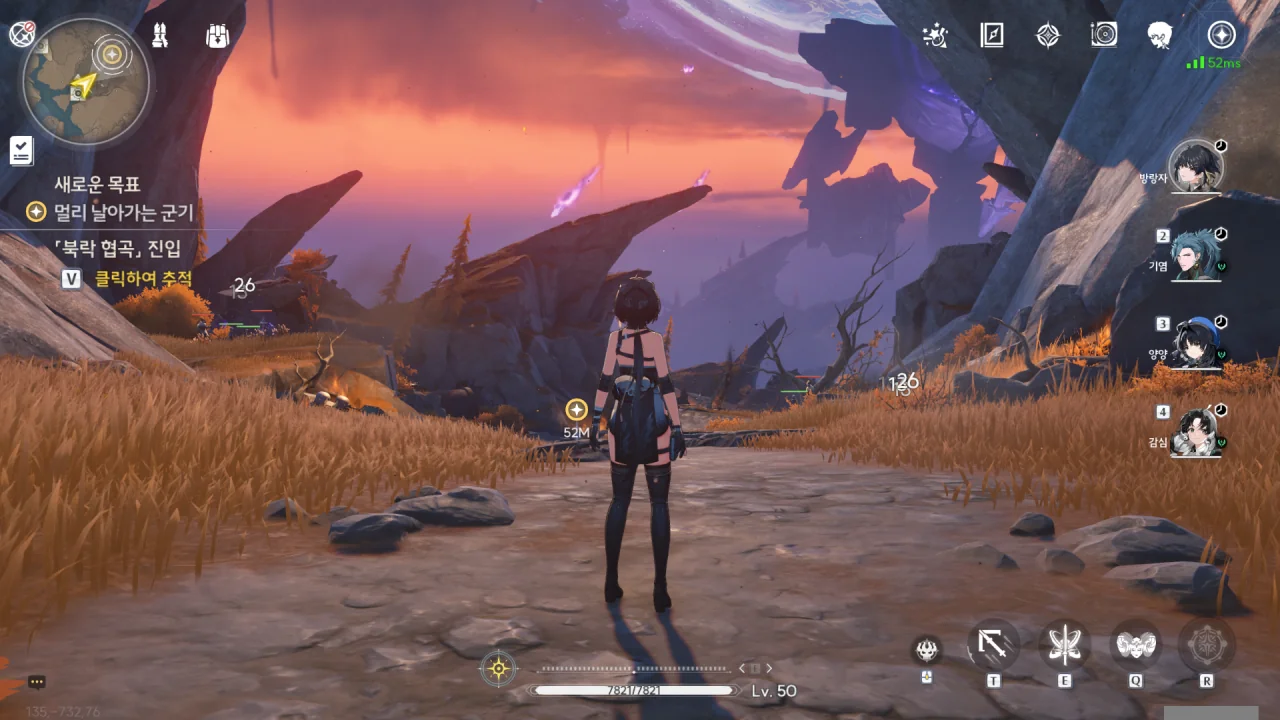This screenshot has width=1280, height=720.
Task: Click the yellow quest tracking prompt text
Action: (143, 279)
